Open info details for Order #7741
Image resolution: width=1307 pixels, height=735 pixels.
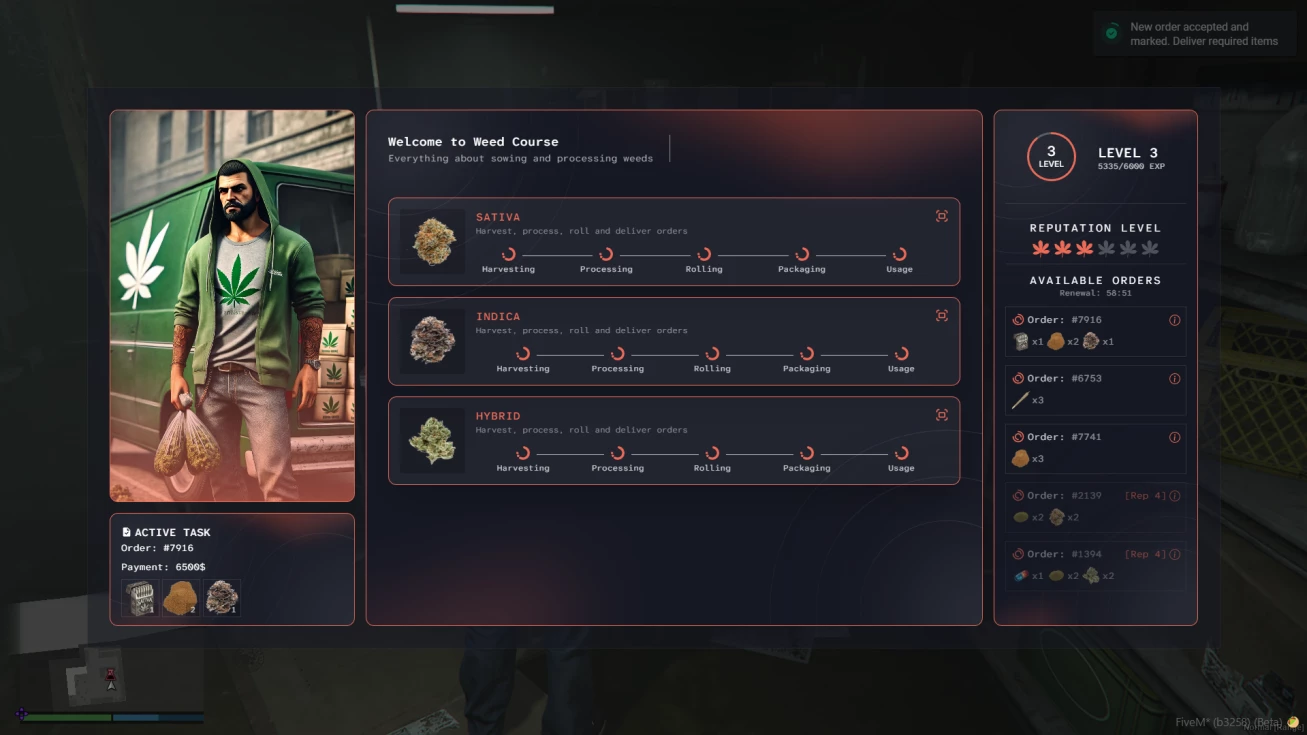1175,437
